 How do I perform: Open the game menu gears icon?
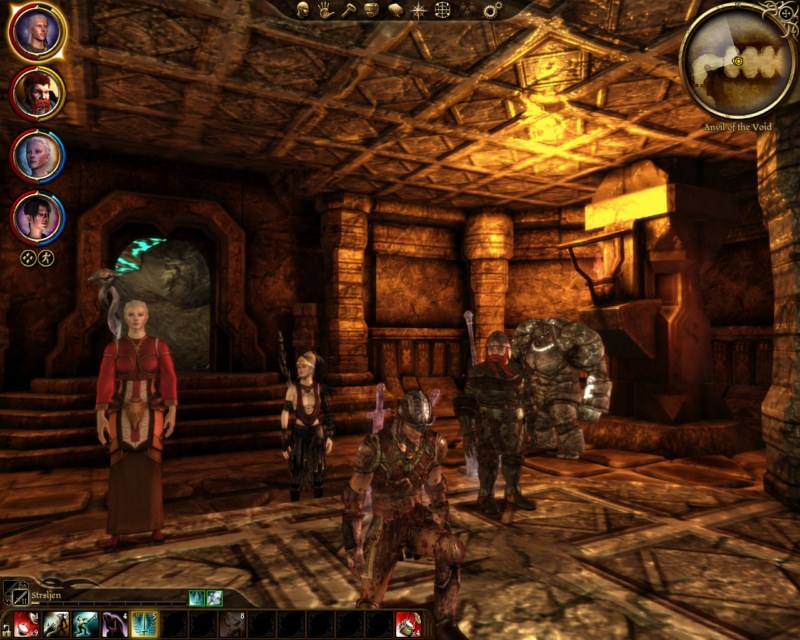tap(492, 10)
